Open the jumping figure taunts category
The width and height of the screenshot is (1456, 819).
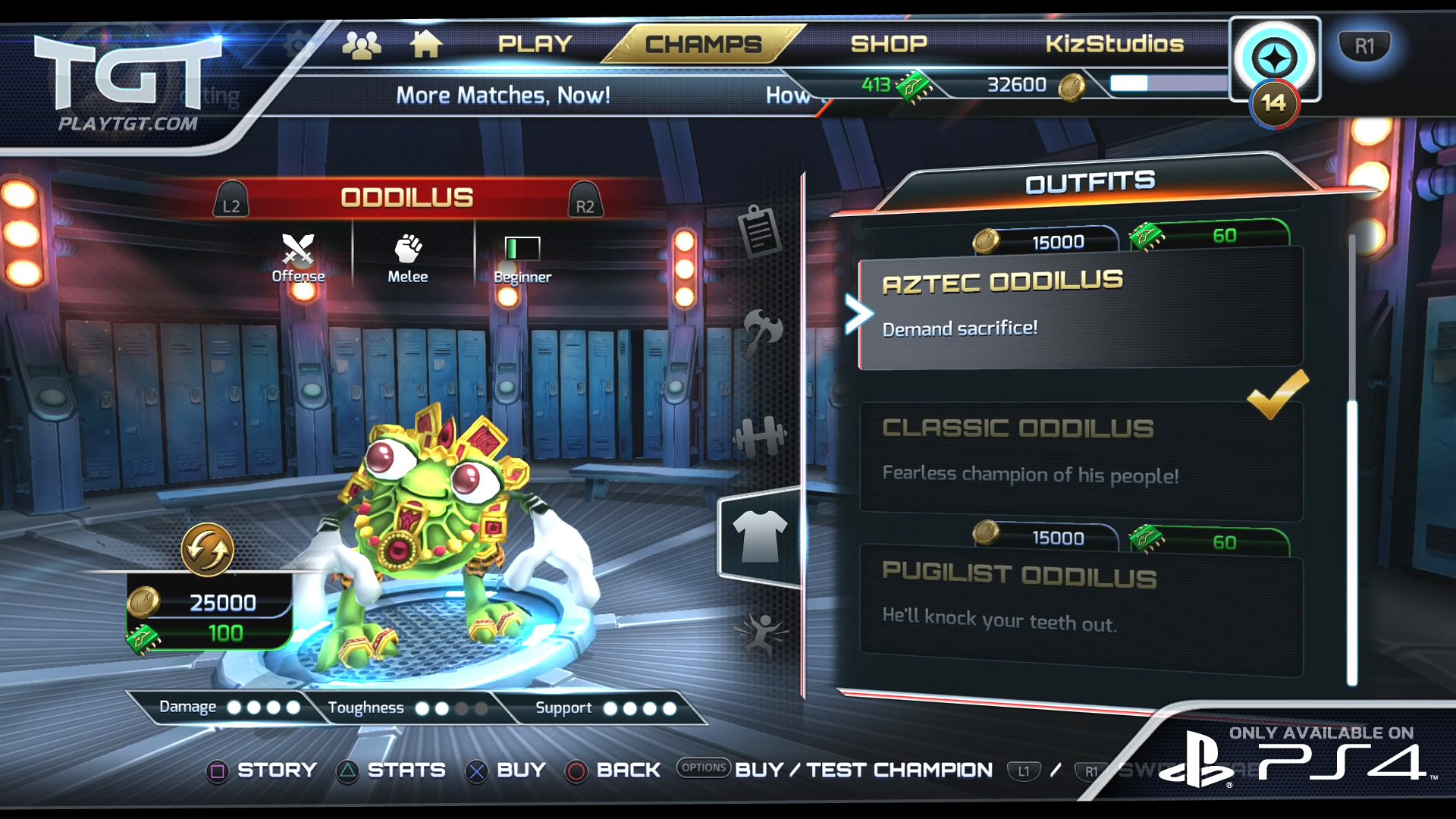tap(761, 635)
